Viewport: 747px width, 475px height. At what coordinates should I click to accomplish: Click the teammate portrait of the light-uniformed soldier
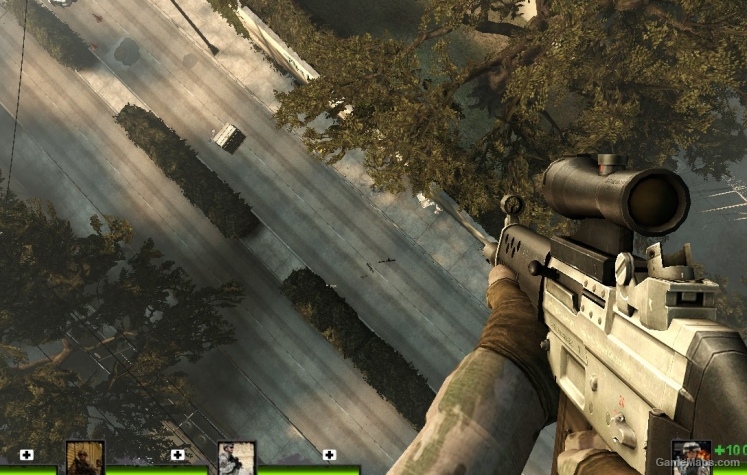pyautogui.click(x=237, y=458)
